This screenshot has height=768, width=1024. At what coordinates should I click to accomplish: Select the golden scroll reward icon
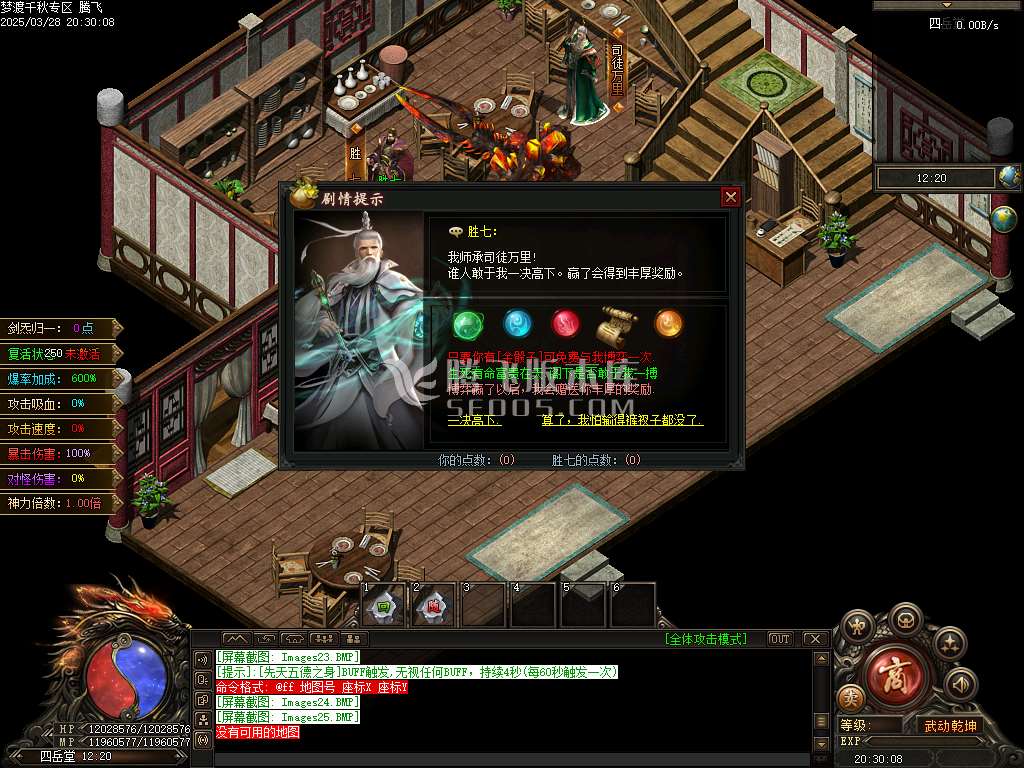coord(617,324)
